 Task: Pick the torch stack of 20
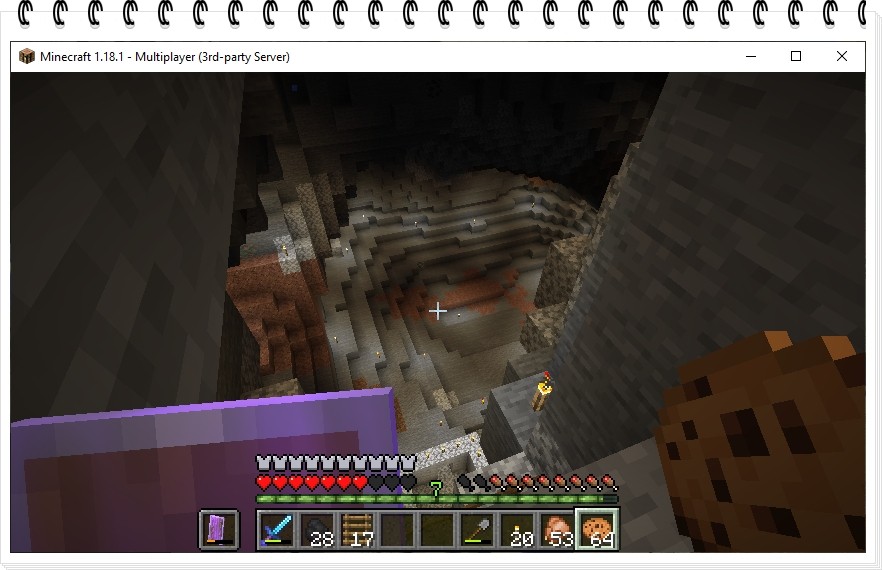click(518, 528)
